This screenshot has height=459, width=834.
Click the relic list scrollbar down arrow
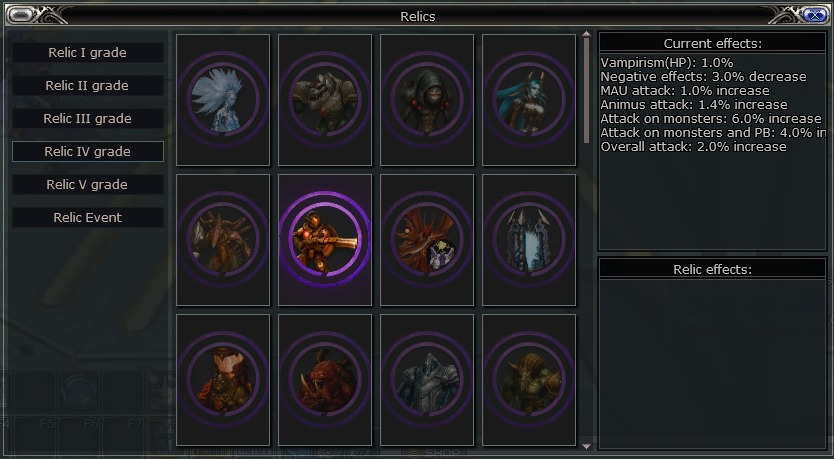(587, 445)
